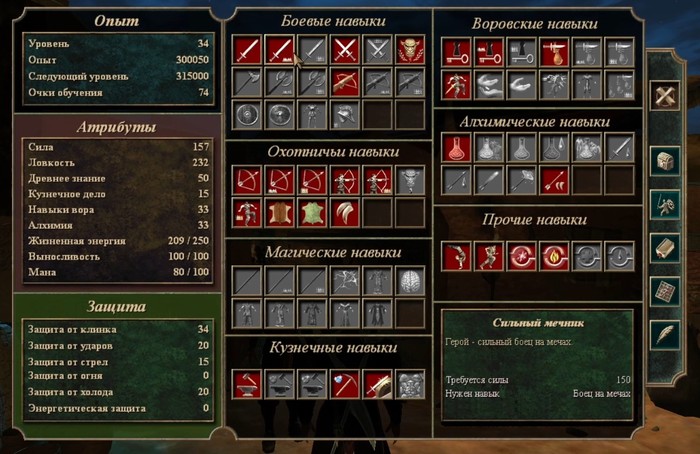Select the pickaxe and gem smithing skill
Viewport: 700px width, 454px height.
[344, 383]
